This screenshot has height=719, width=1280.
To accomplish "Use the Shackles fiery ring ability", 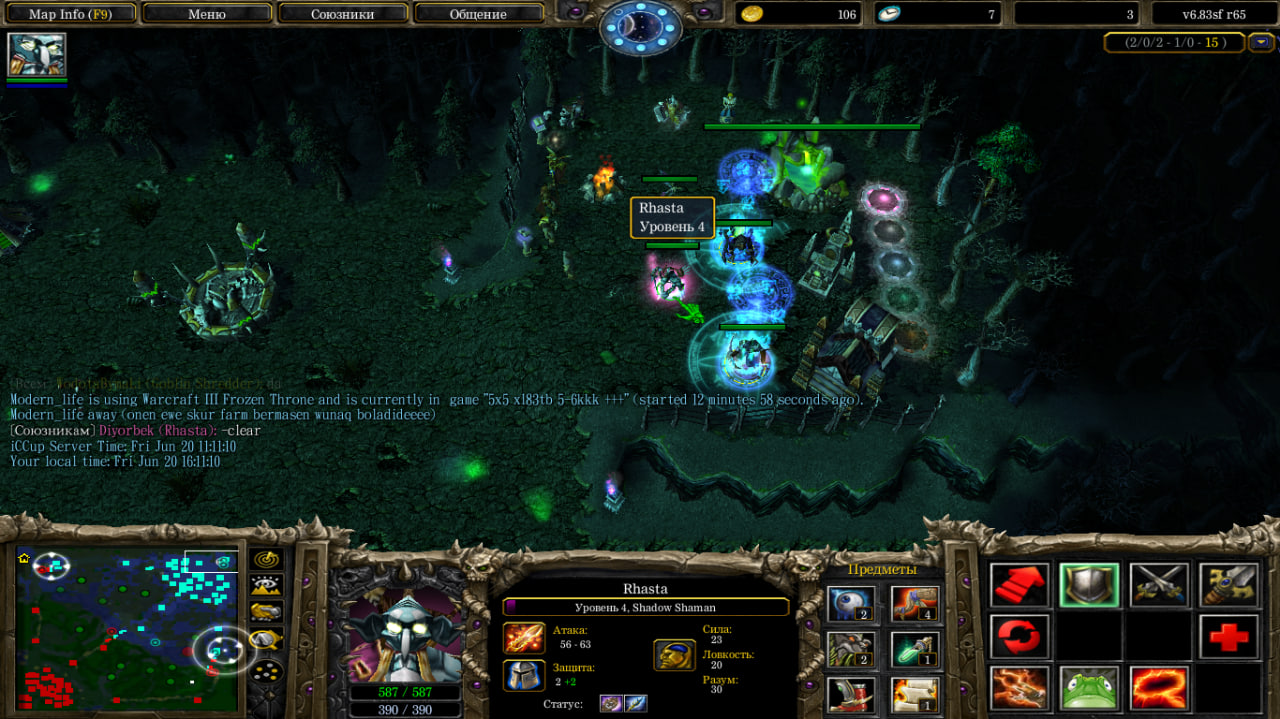I will (1159, 688).
